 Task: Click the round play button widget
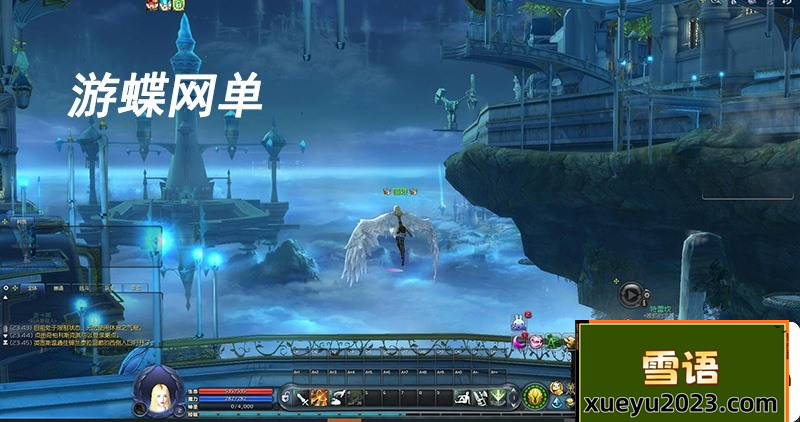[x=630, y=294]
